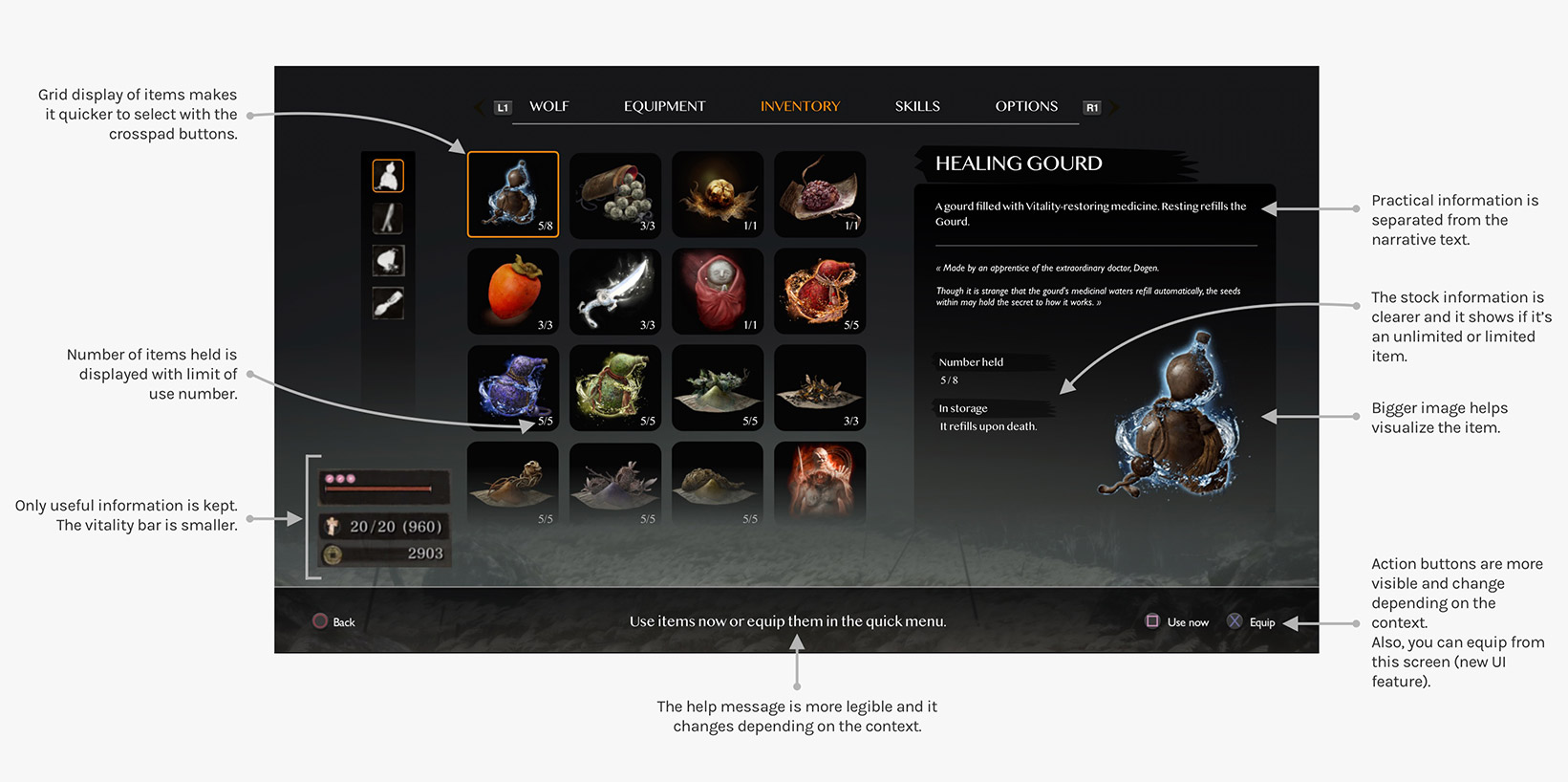Click the Equip action
The image size is (1568, 782).
tap(1252, 622)
